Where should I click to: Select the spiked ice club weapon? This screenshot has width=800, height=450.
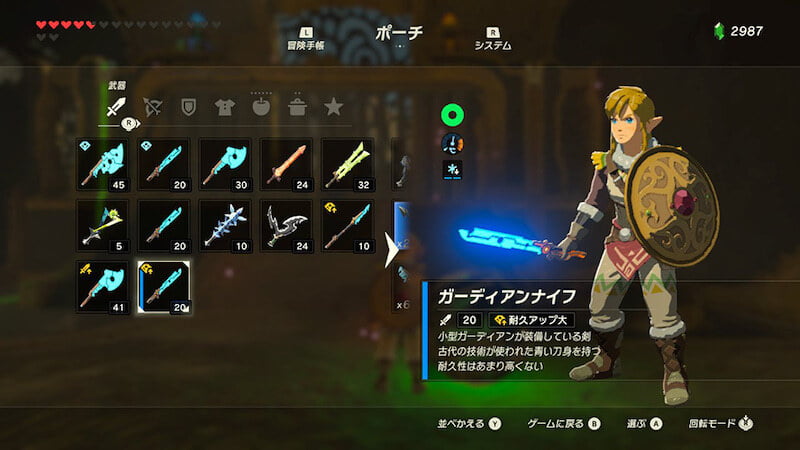point(225,226)
